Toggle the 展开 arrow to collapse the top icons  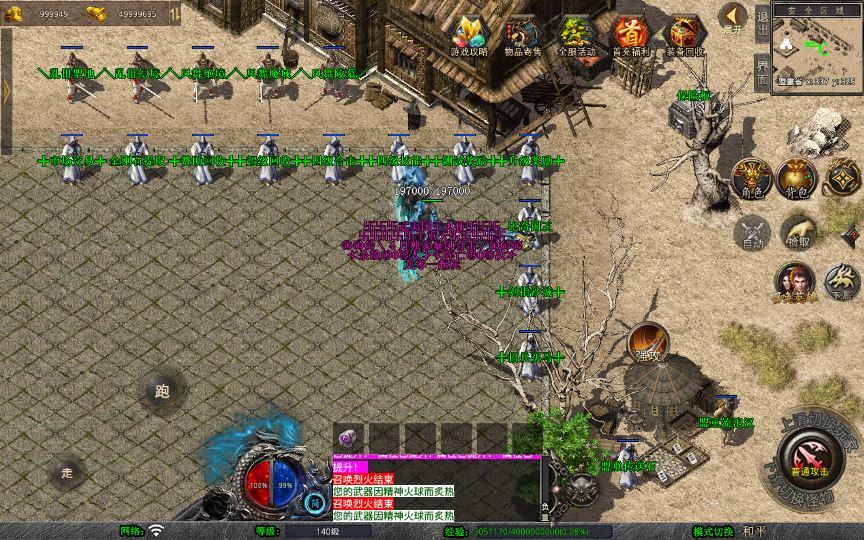click(x=733, y=18)
